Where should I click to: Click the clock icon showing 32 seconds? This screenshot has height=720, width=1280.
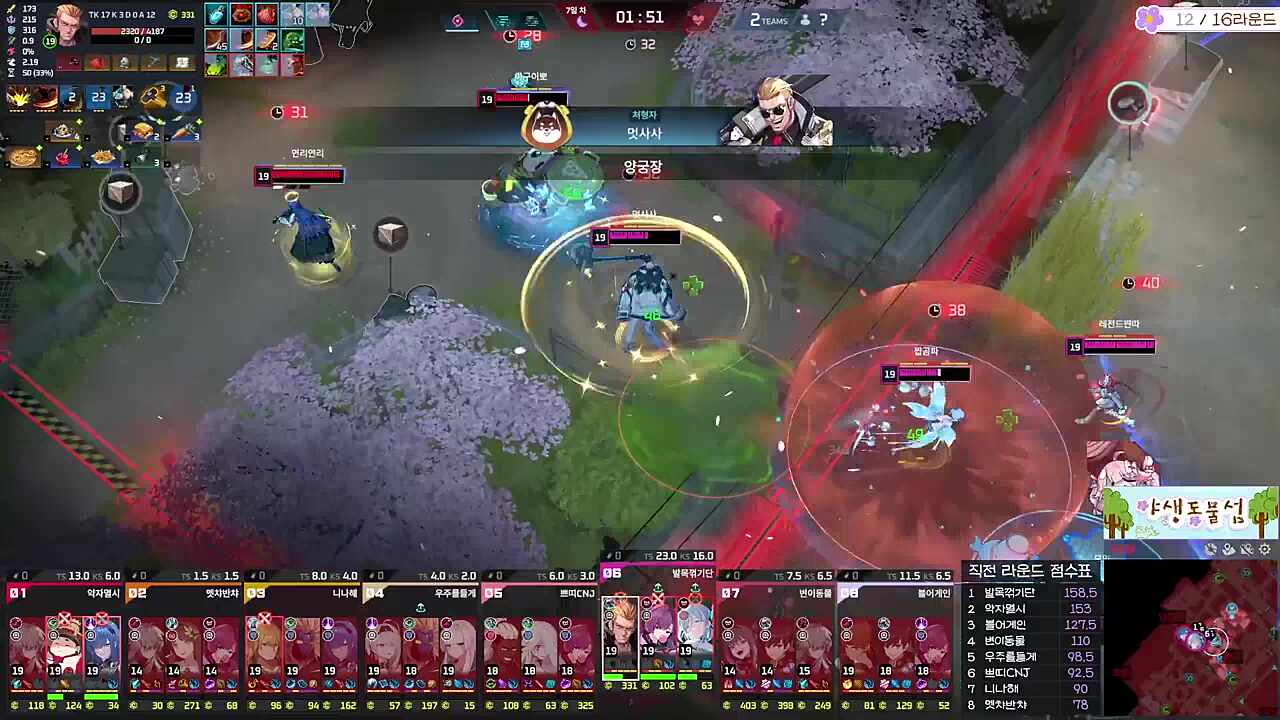tap(631, 43)
